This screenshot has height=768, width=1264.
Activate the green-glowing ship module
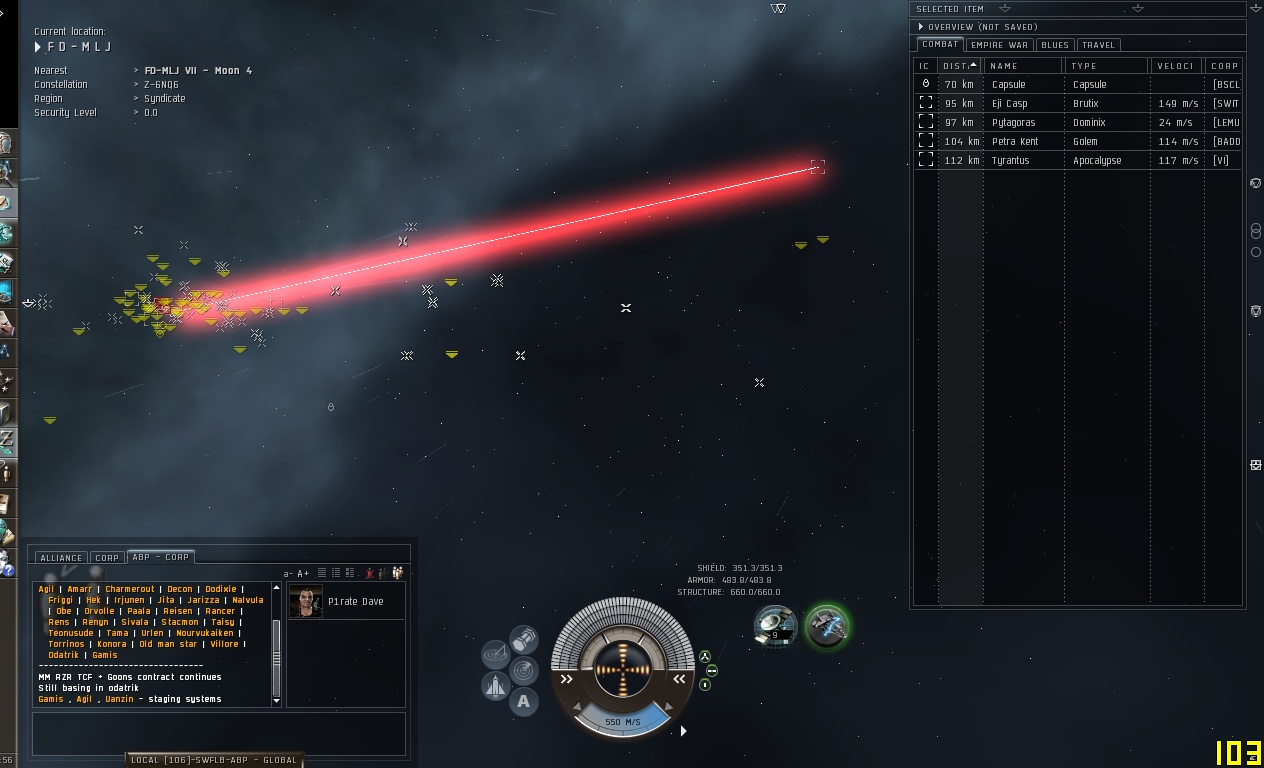coord(827,627)
